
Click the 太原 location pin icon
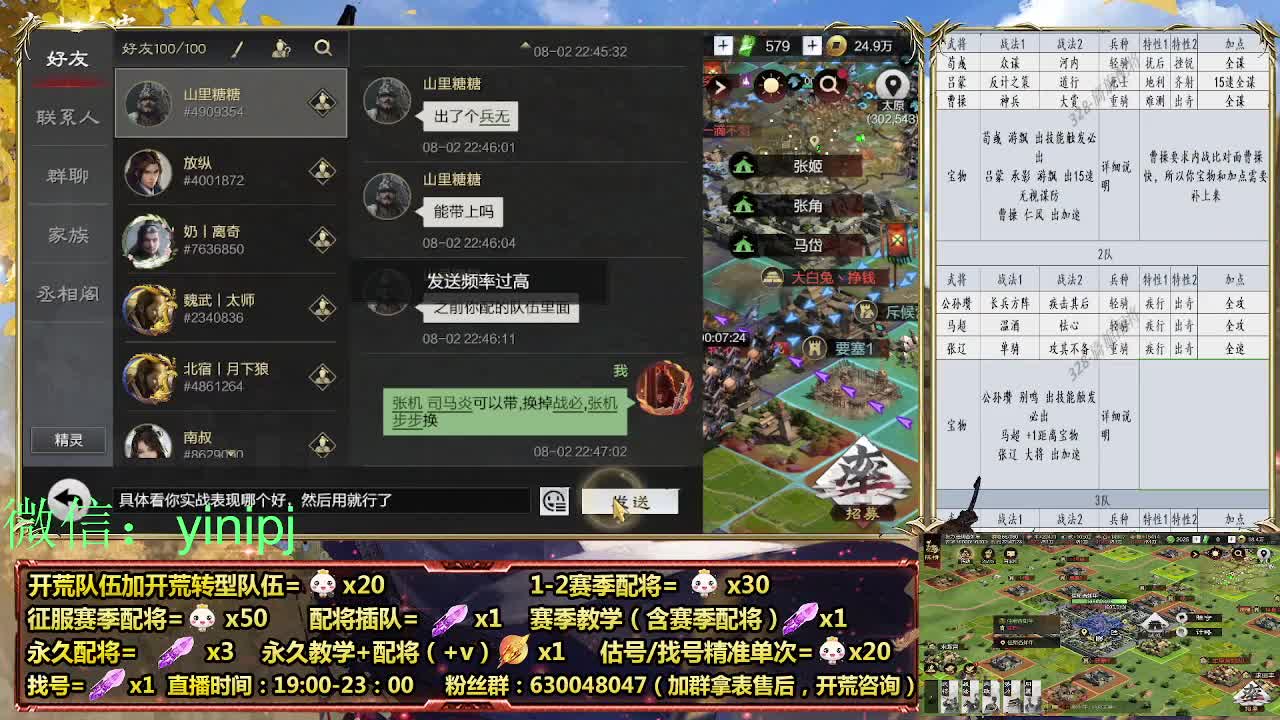(893, 84)
